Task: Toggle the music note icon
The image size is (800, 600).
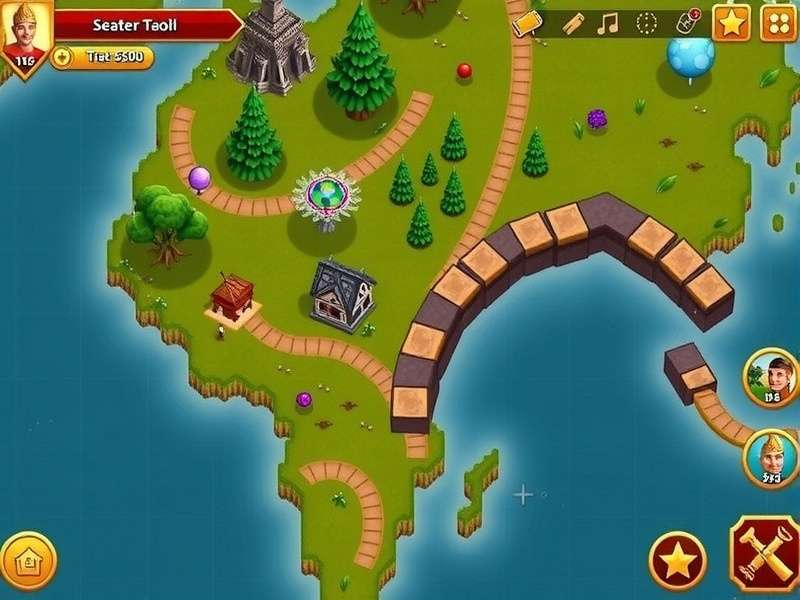Action: [607, 23]
